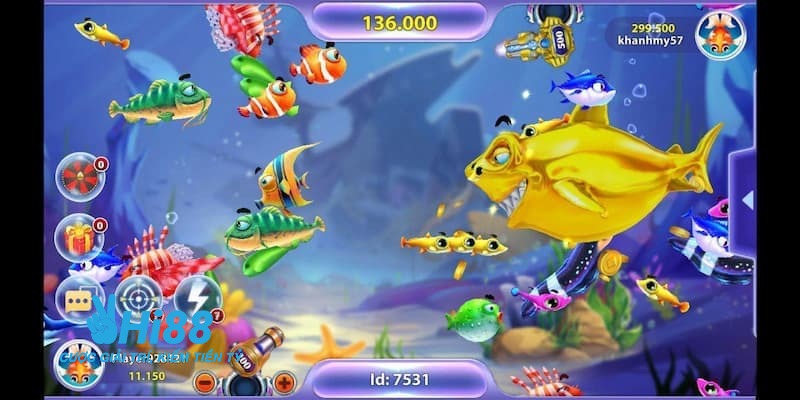
Task: Open the red gift box bubble
Action: click(x=79, y=237)
